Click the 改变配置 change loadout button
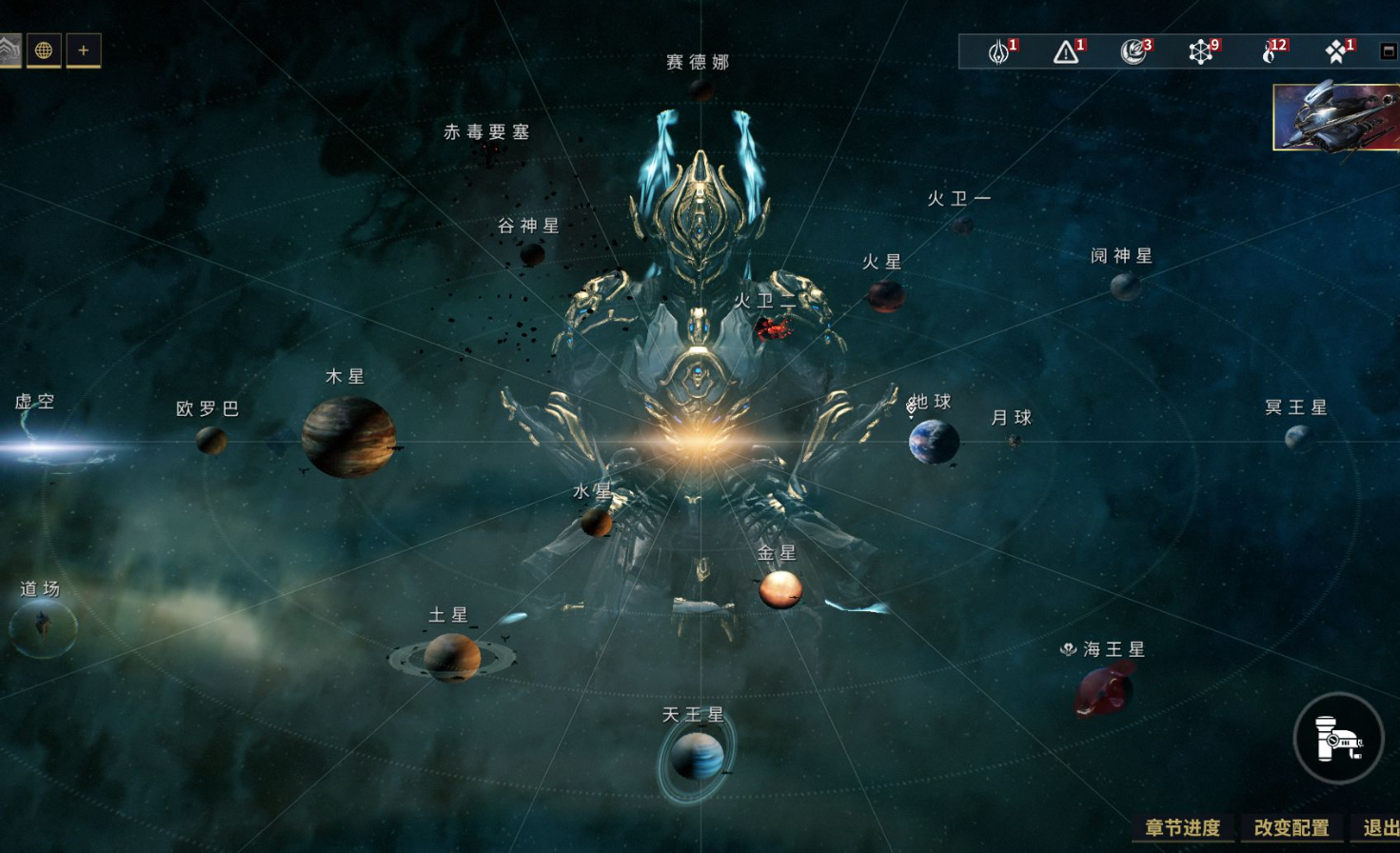This screenshot has height=853, width=1400. 1291,827
